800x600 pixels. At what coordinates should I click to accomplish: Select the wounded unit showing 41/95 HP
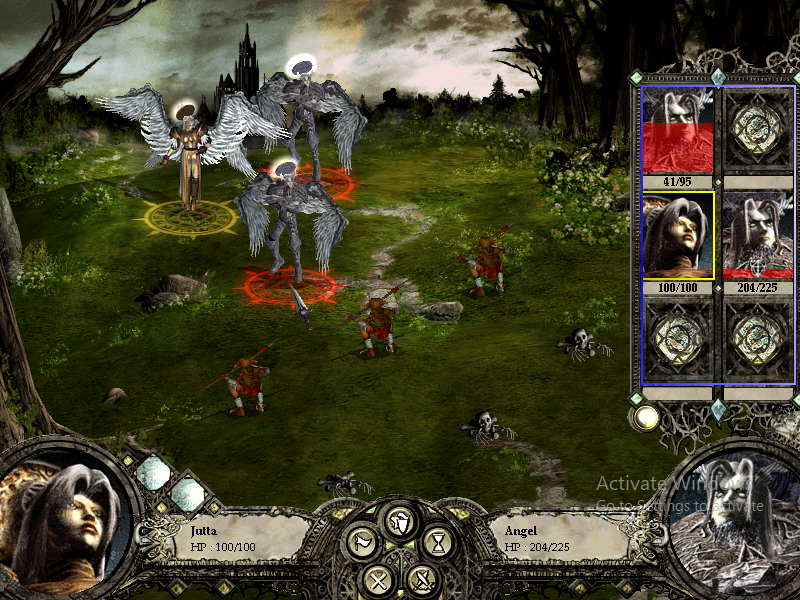(678, 130)
